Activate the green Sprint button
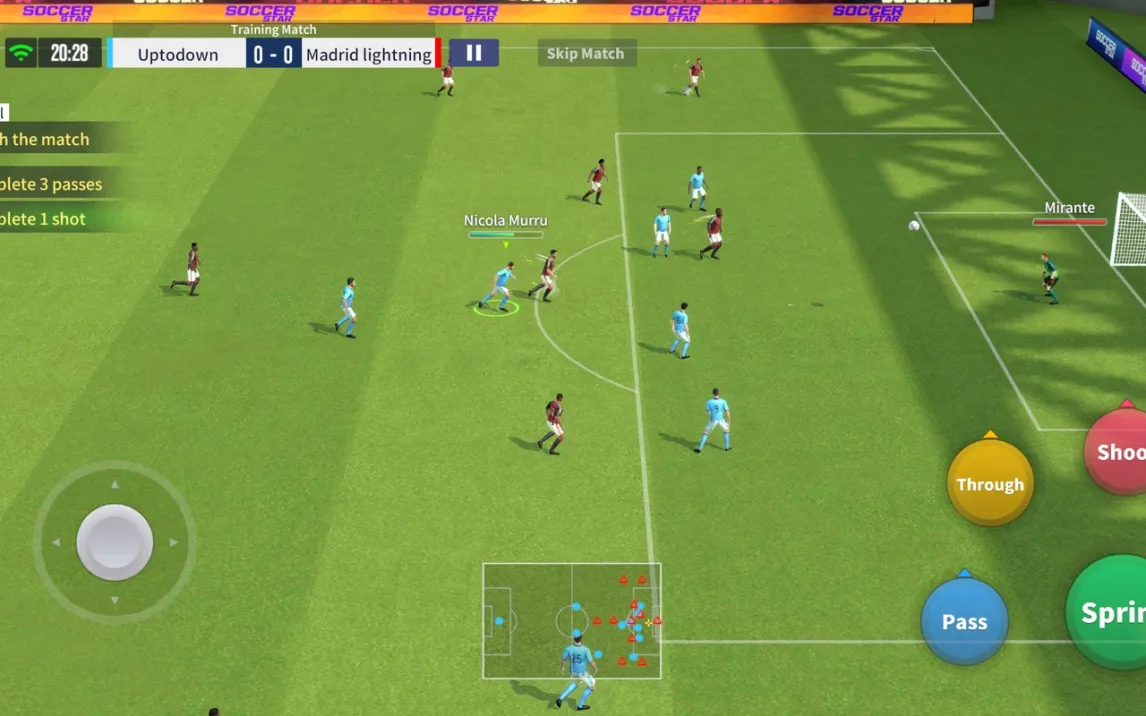 pyautogui.click(x=1110, y=612)
